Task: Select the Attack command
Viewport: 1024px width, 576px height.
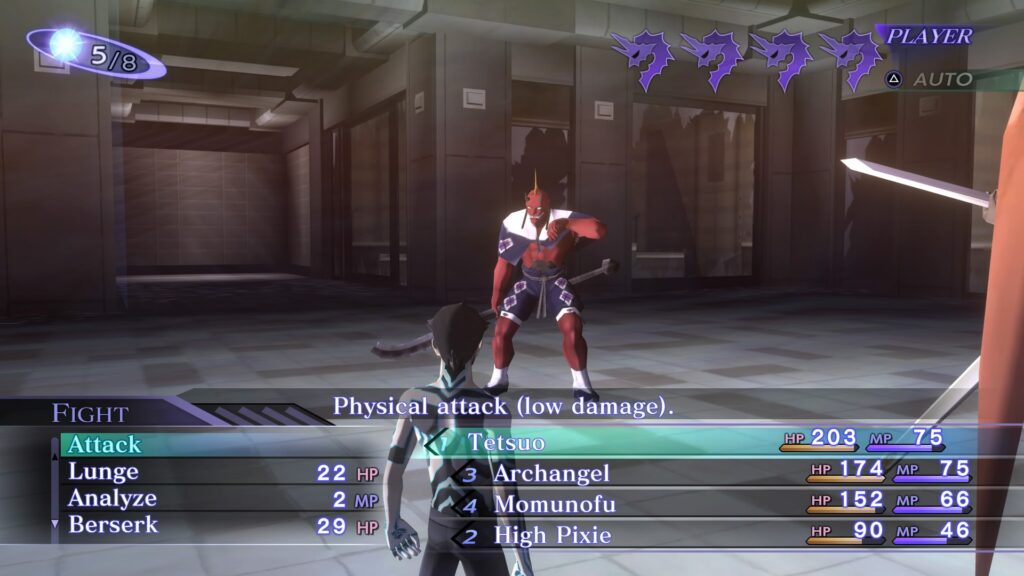Action: coord(105,444)
